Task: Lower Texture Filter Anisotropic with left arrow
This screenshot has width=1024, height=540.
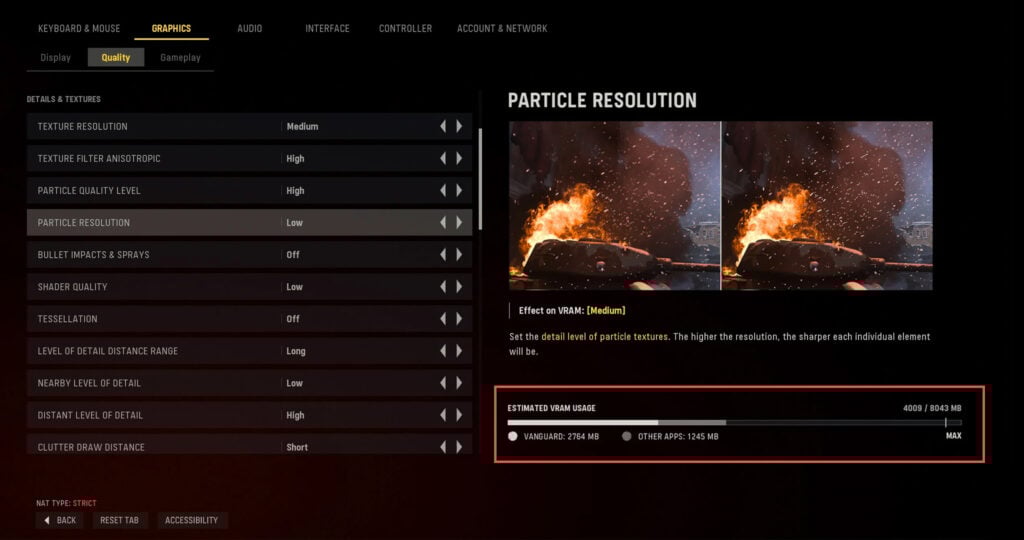Action: [443, 158]
